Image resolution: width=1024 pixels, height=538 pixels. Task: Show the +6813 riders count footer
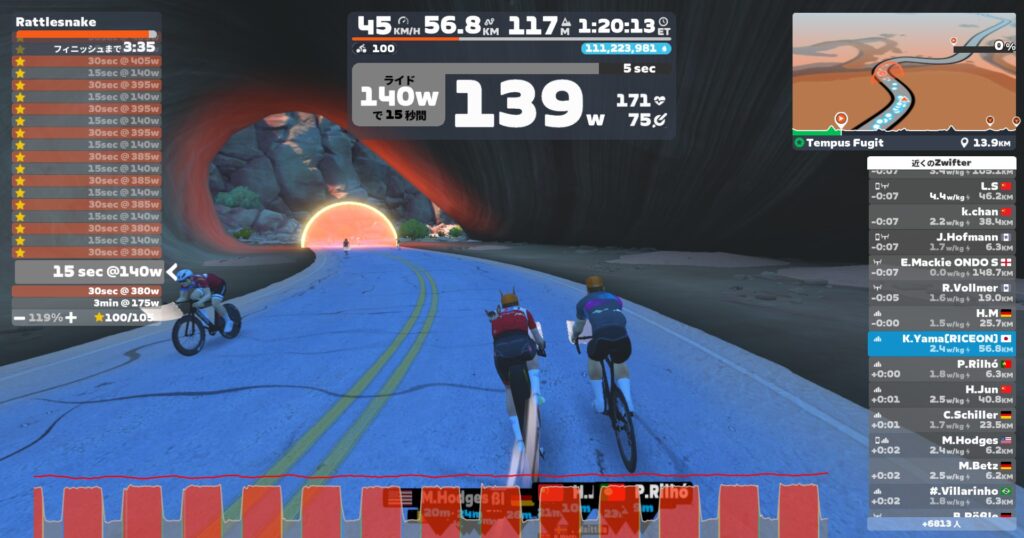tap(941, 523)
